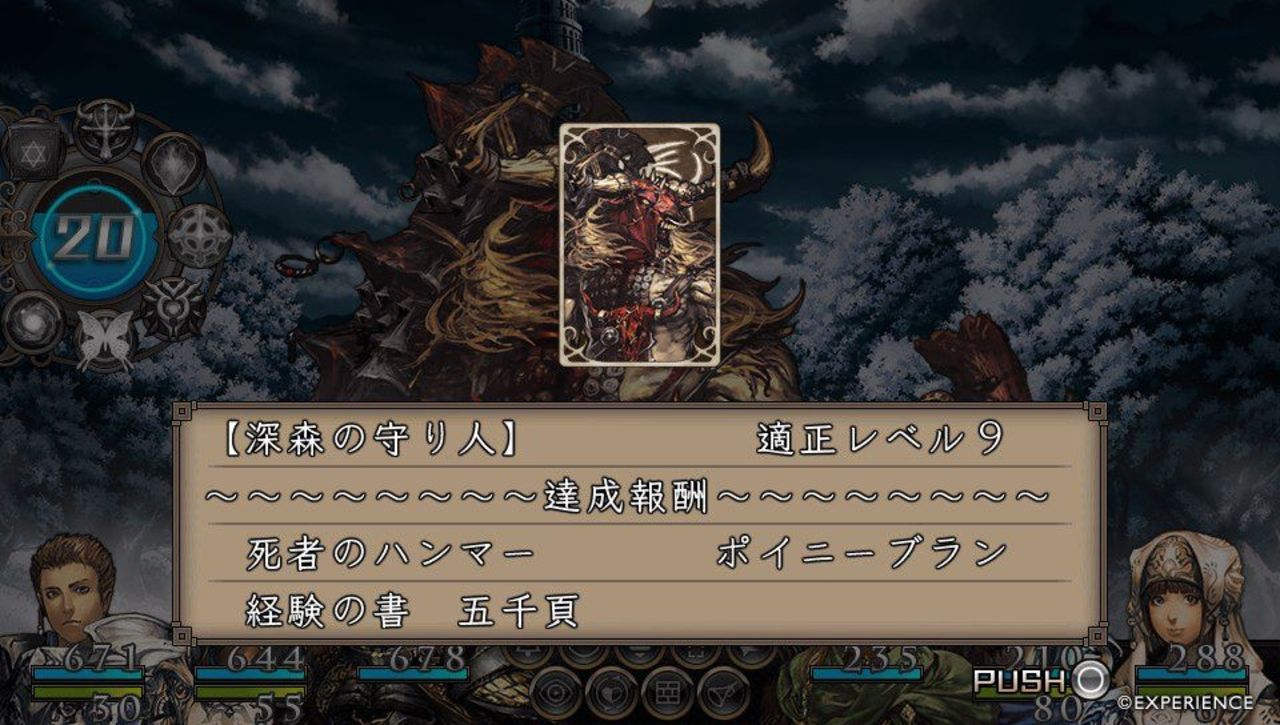Viewport: 1280px width, 725px height.
Task: Choose the white butterfly icon
Action: 105,339
